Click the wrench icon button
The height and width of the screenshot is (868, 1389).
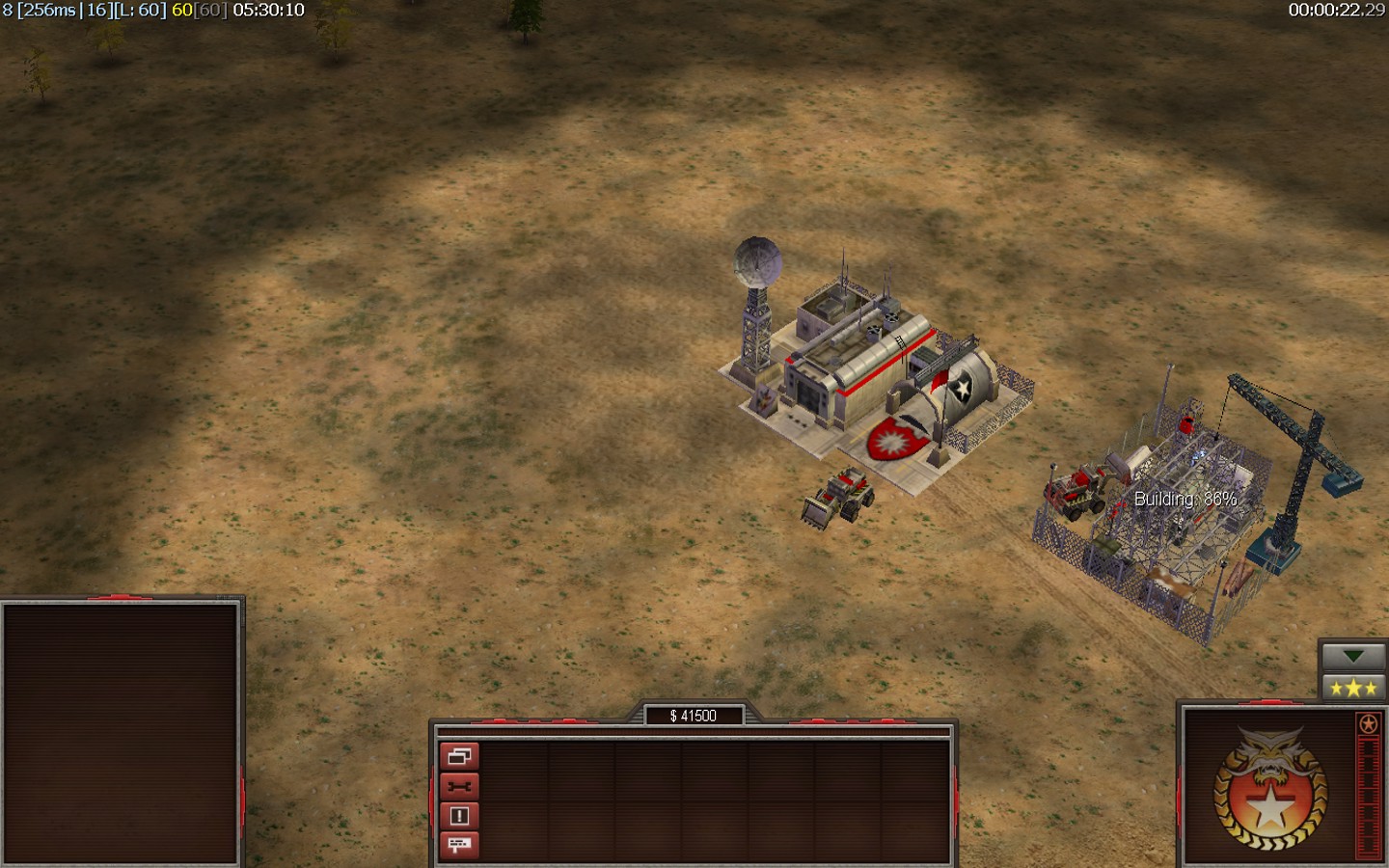459,787
